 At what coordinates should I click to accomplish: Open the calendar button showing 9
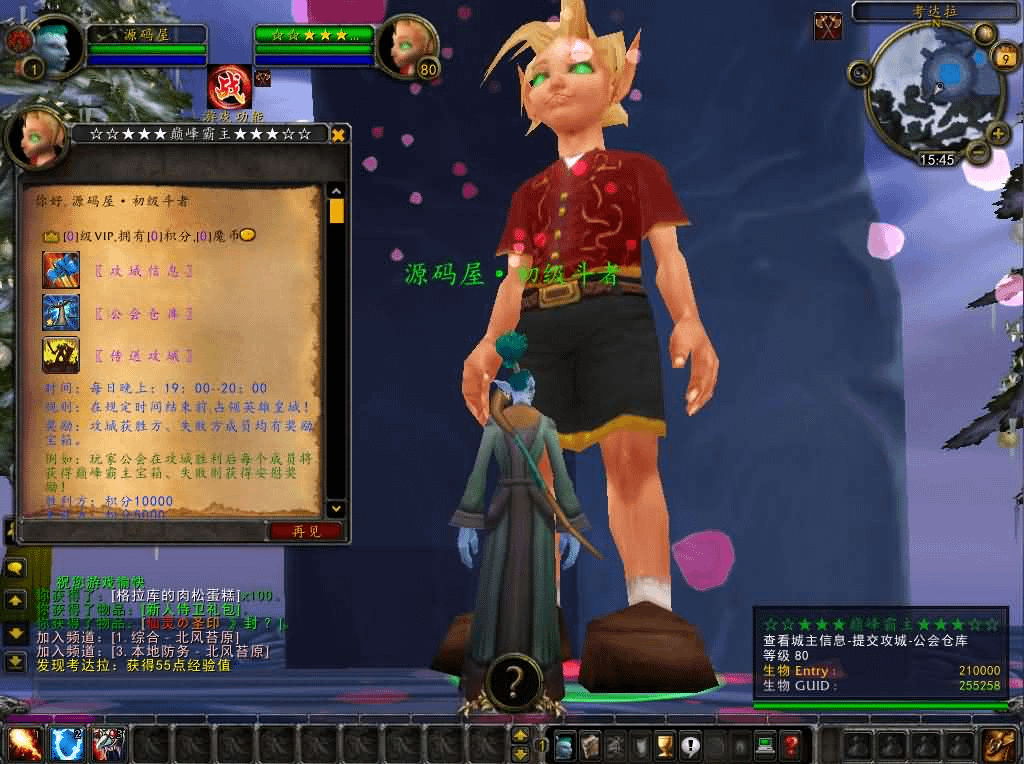point(1003,58)
